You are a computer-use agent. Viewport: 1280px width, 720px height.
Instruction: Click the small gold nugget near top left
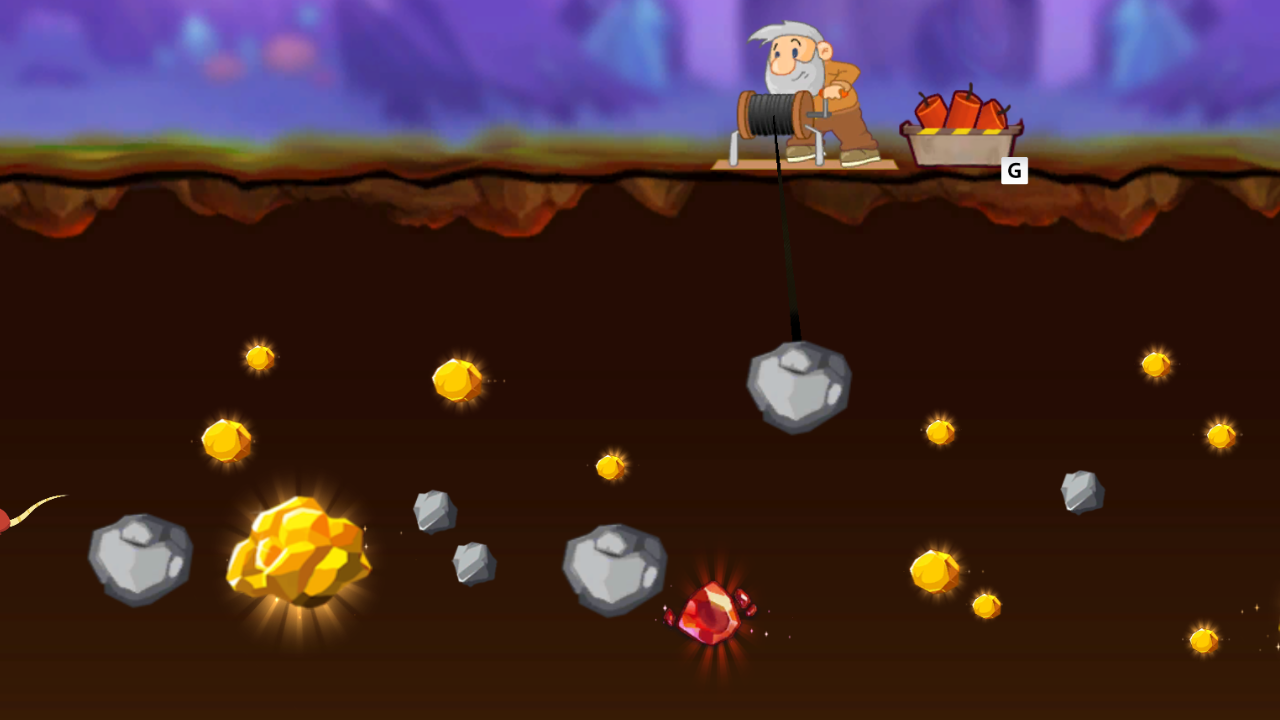pyautogui.click(x=258, y=356)
